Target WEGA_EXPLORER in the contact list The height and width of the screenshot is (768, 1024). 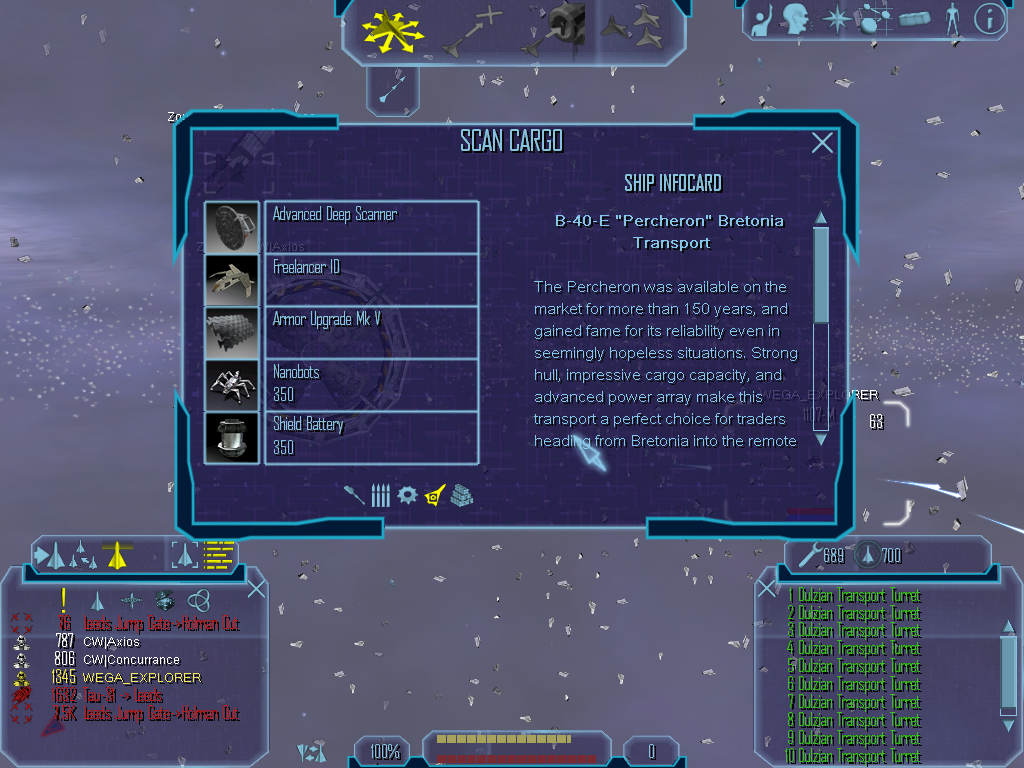pyautogui.click(x=141, y=678)
